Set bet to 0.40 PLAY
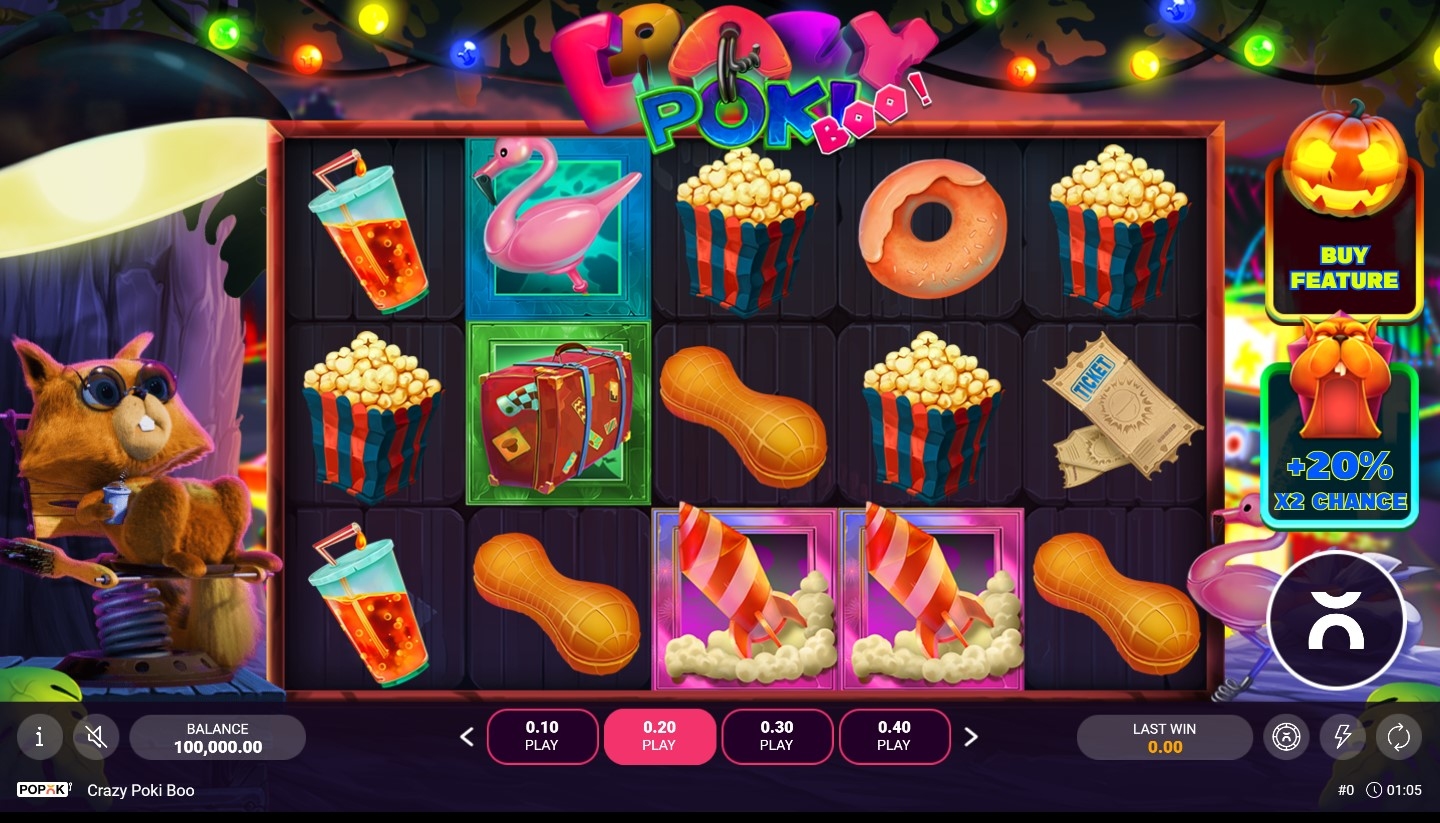This screenshot has width=1440, height=823. [894, 736]
